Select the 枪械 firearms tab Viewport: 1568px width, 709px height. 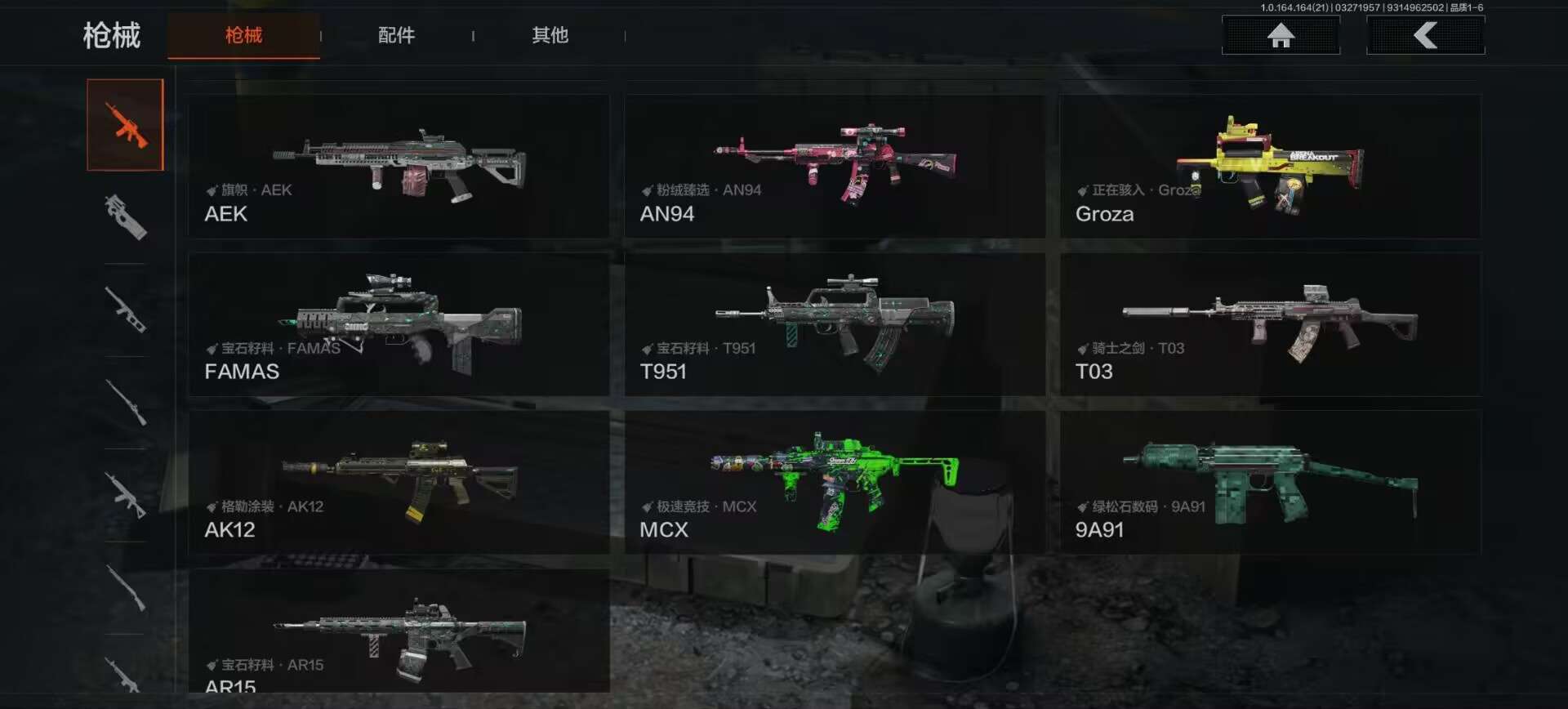pos(243,35)
